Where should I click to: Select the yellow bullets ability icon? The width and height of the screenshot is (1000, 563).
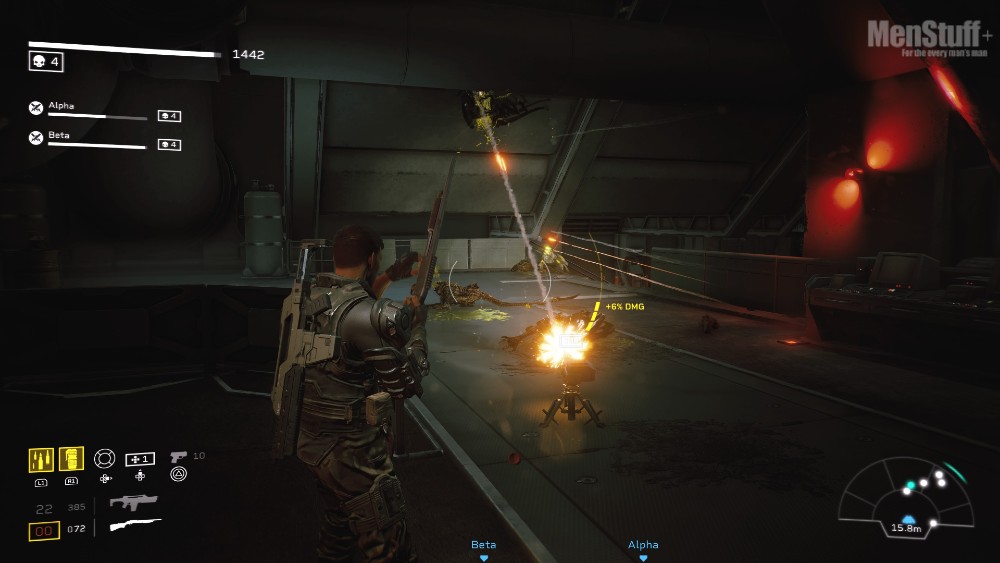40,460
